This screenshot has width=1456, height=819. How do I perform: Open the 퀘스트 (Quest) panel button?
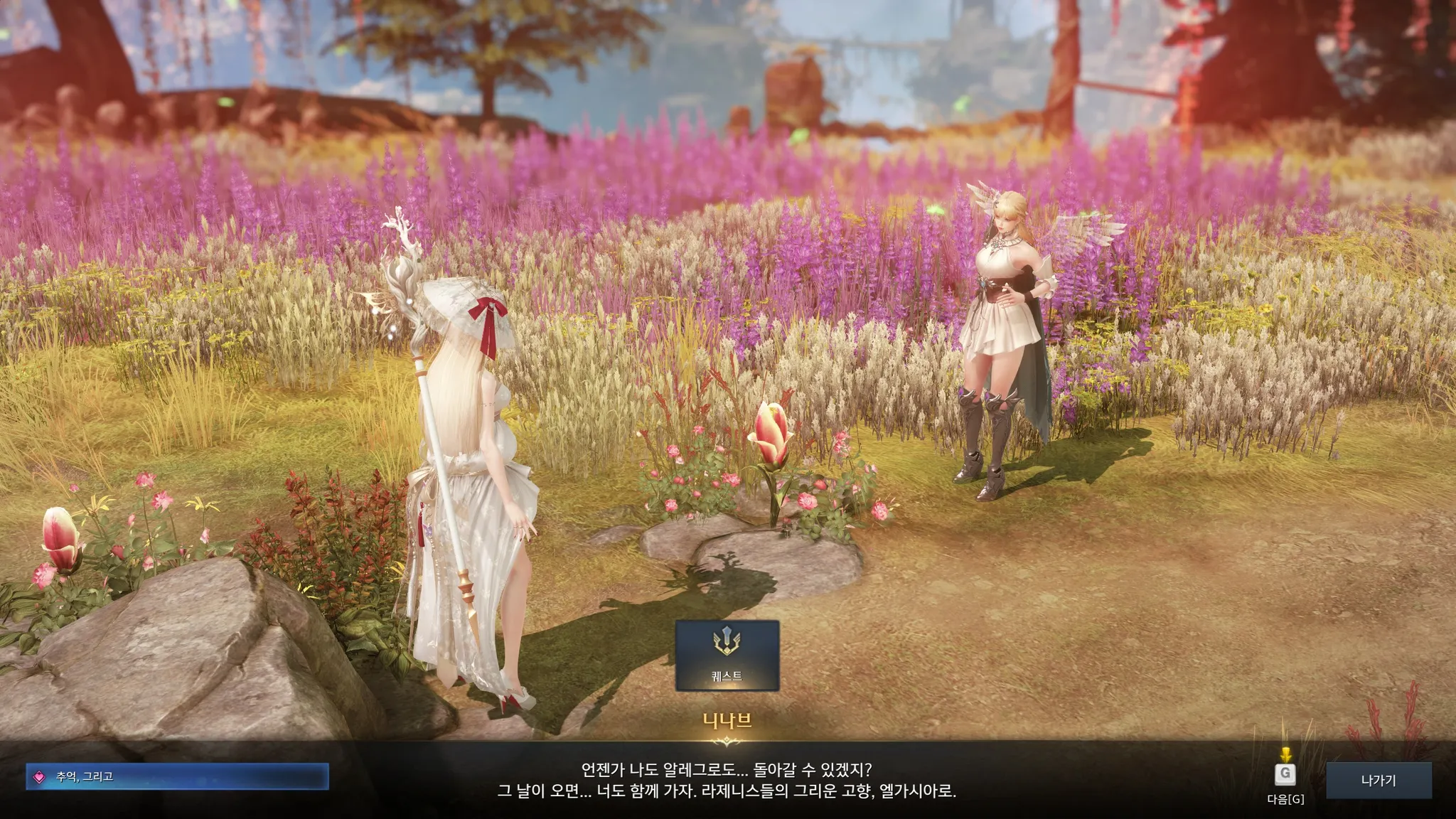(727, 655)
